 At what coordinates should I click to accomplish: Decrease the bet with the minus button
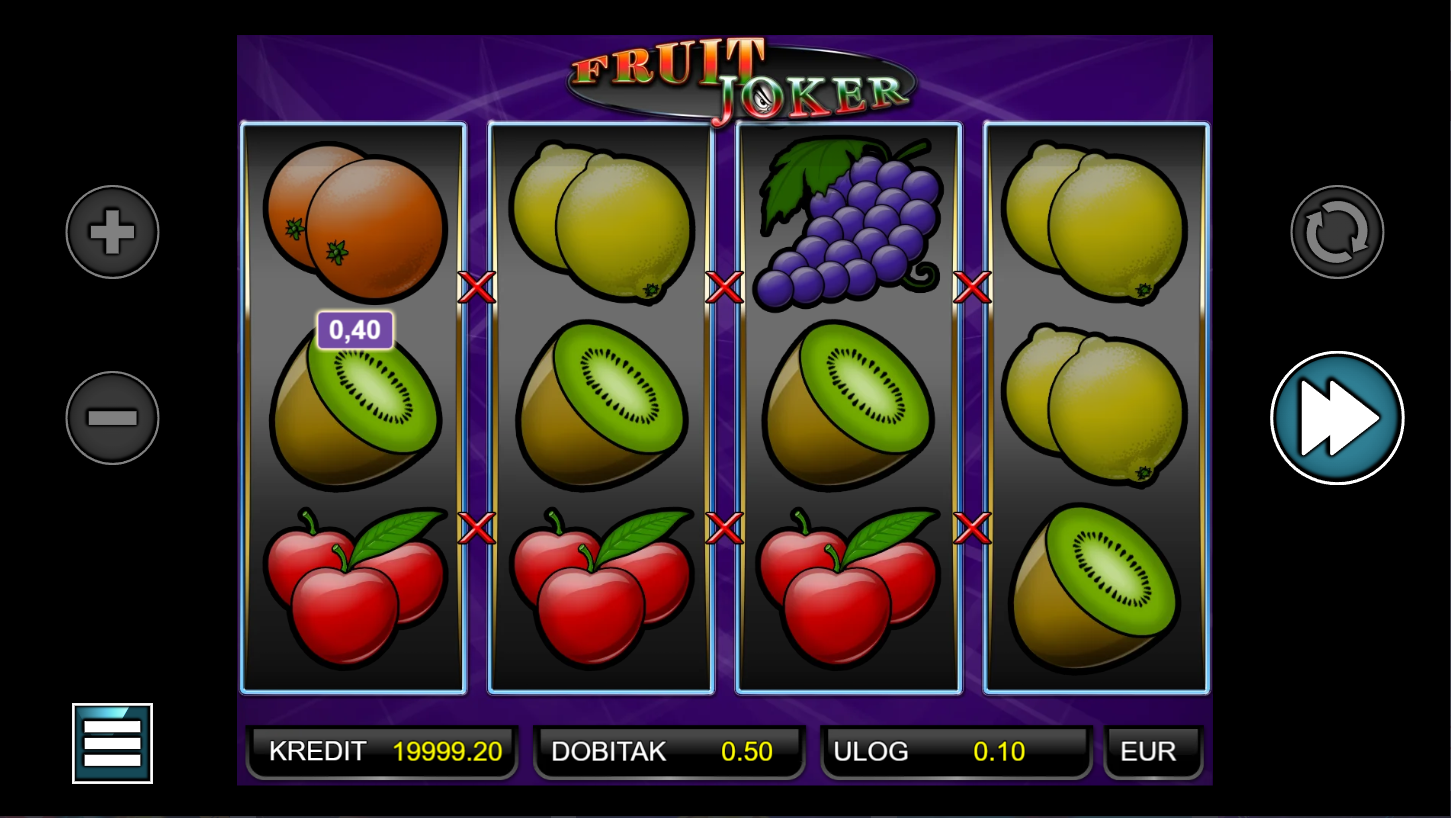pos(112,417)
